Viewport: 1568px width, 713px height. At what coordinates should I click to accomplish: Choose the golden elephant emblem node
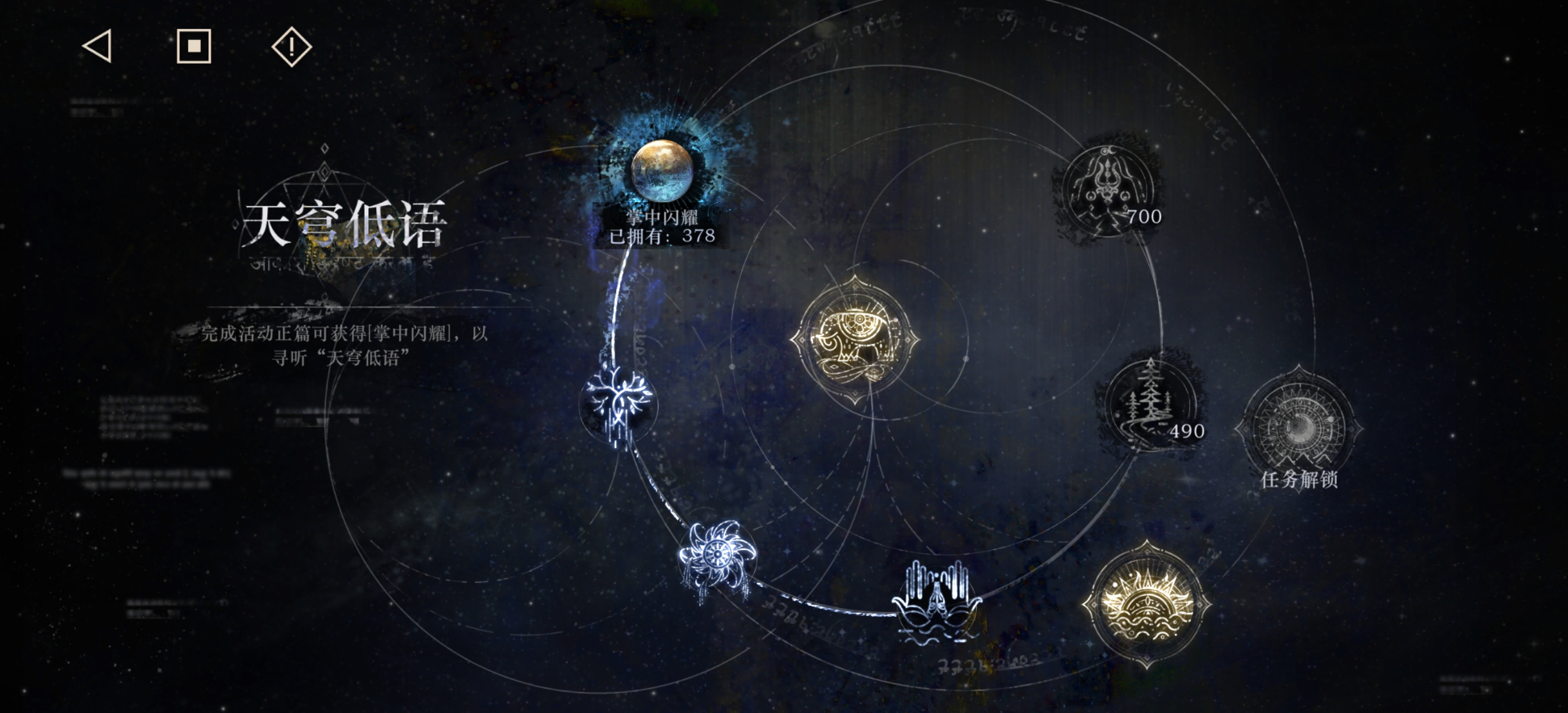[855, 340]
